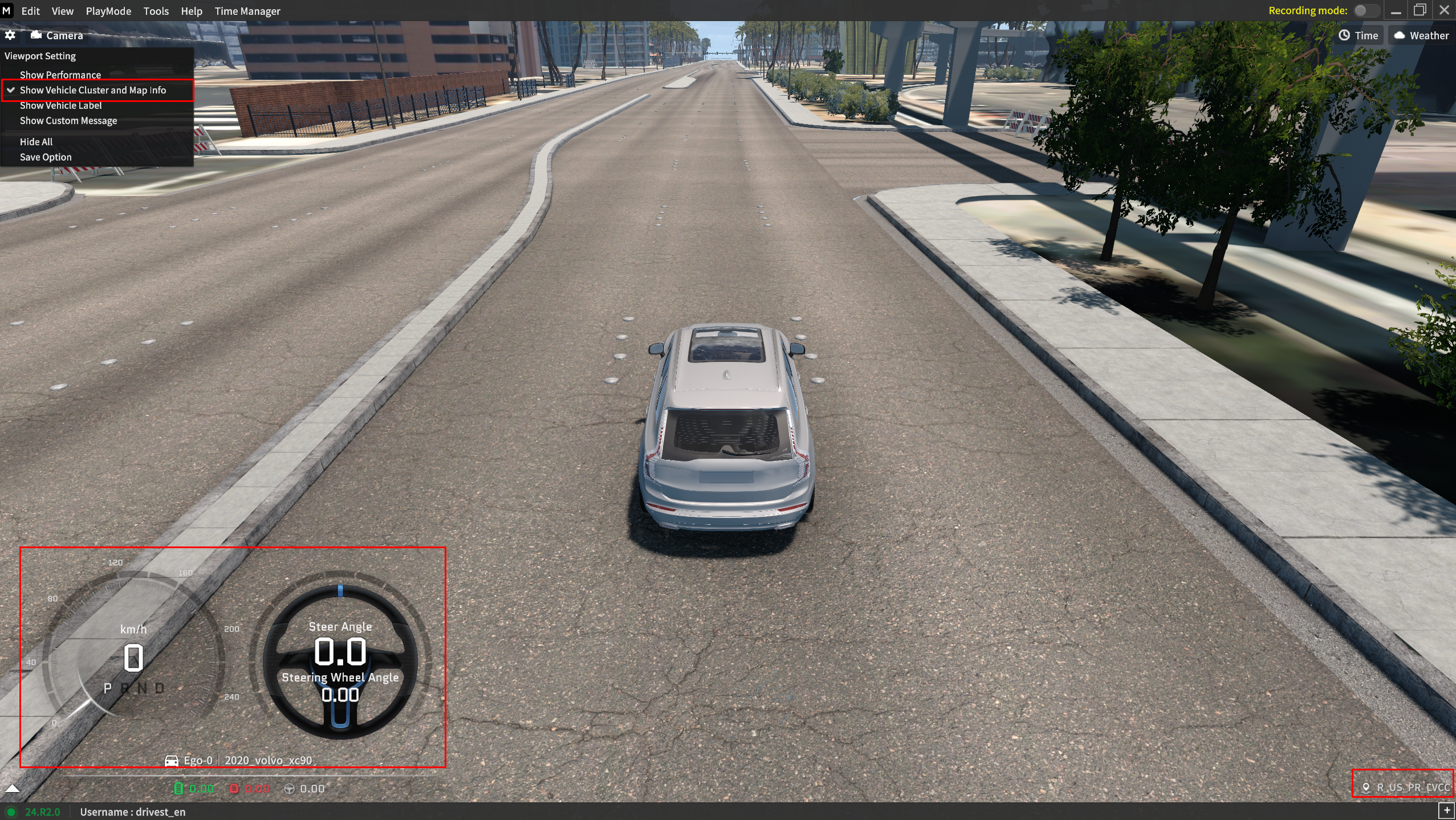Viewport: 1456px width, 820px height.
Task: Click the plus button in bottom corner
Action: click(1446, 810)
